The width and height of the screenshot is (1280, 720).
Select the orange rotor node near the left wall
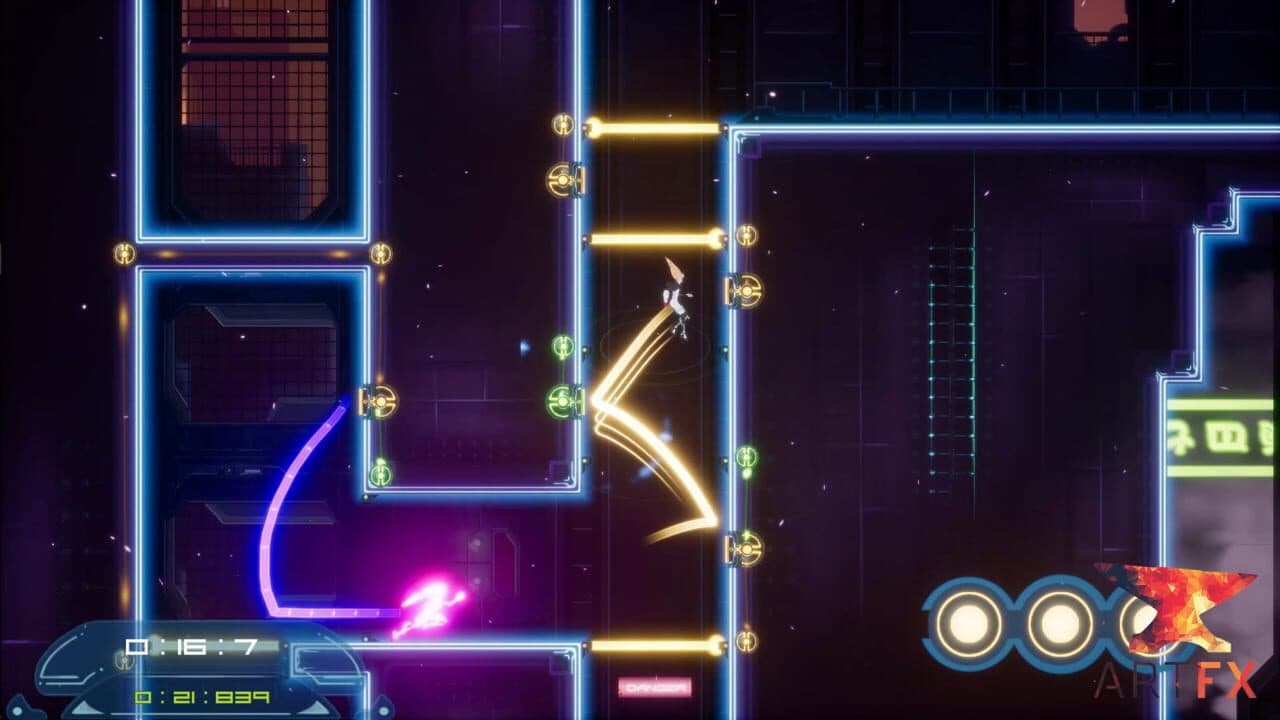click(382, 402)
